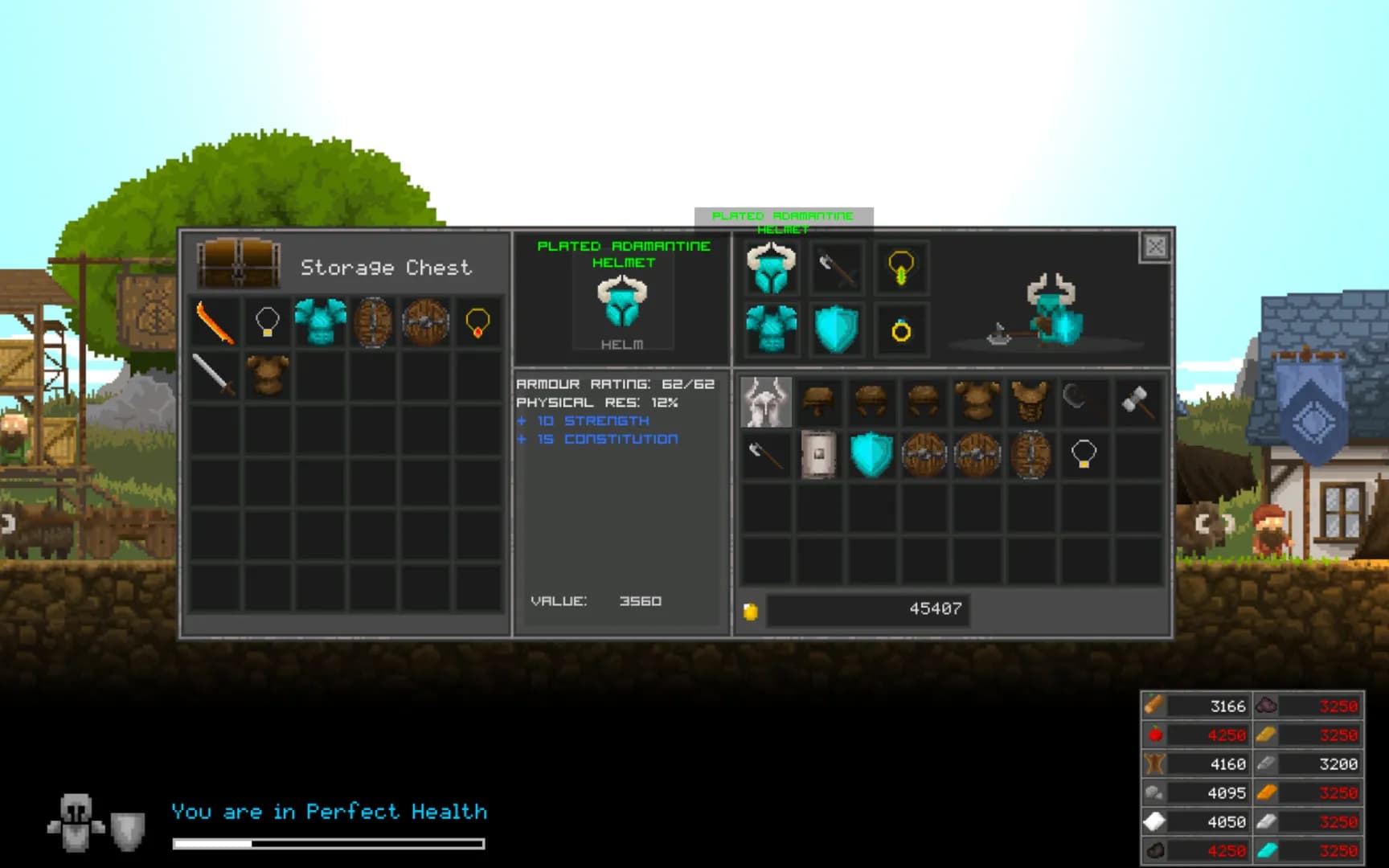
Task: Pick the steel sword in the storage chest
Action: point(215,375)
